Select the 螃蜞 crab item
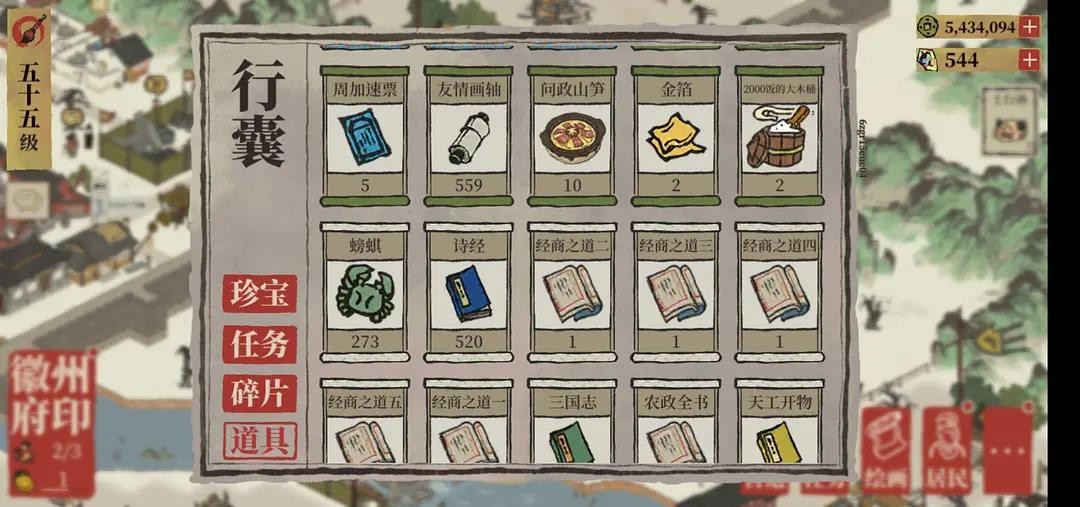Image resolution: width=1080 pixels, height=507 pixels. coord(364,292)
